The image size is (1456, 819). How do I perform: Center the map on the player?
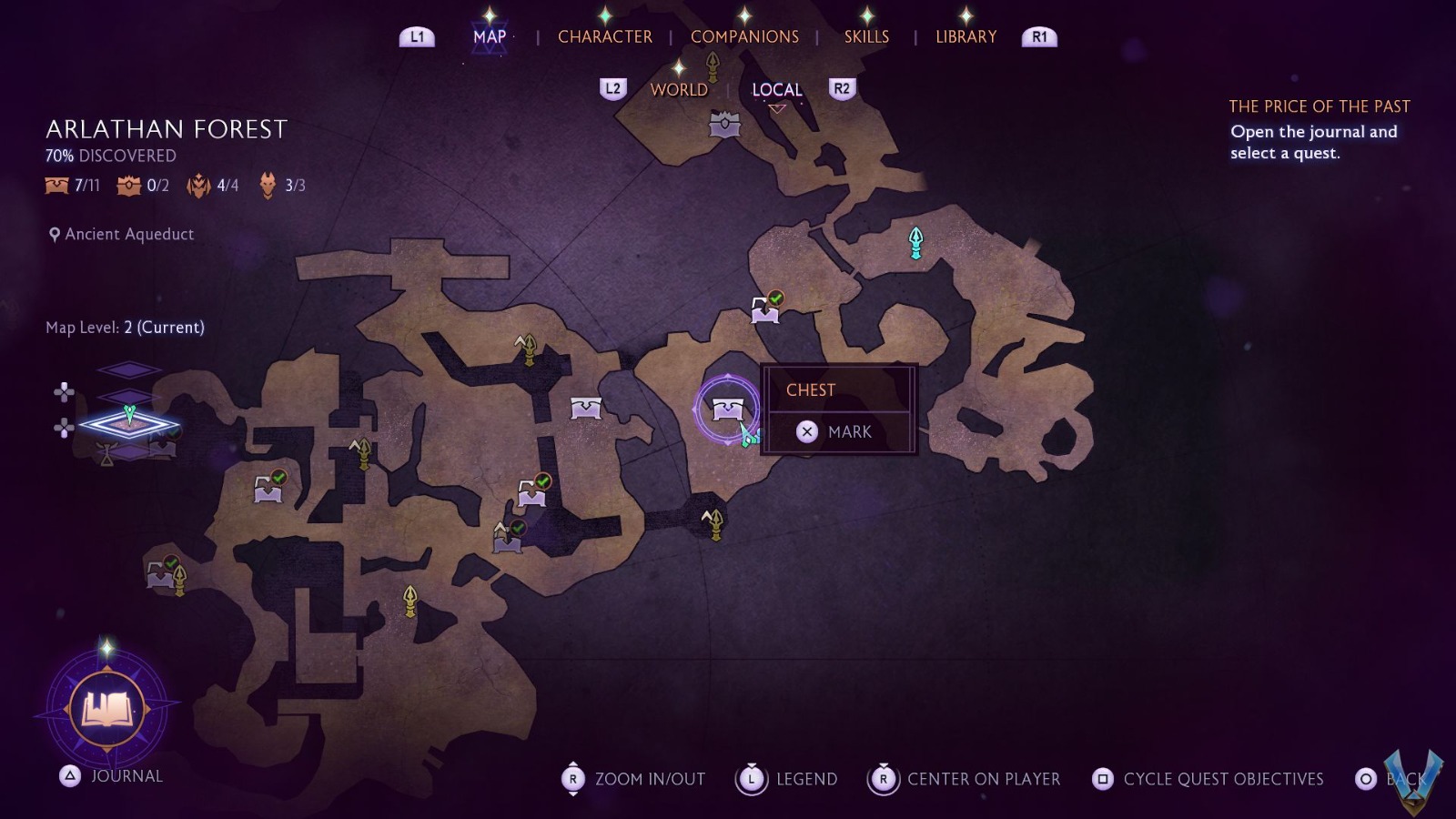(x=966, y=779)
